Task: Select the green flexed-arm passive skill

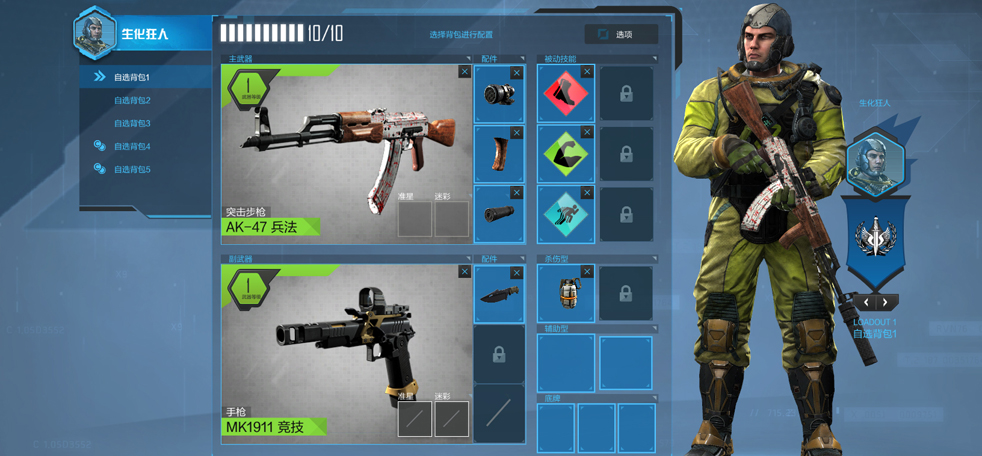Action: [566, 155]
